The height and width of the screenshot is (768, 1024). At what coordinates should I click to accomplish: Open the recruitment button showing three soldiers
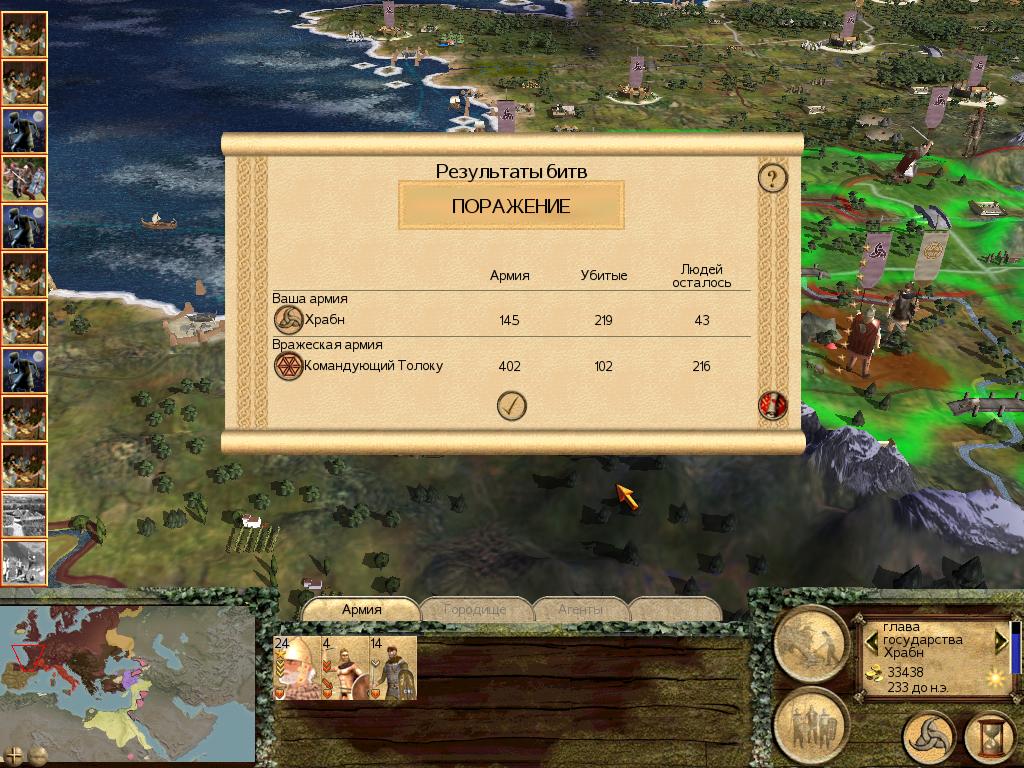811,724
